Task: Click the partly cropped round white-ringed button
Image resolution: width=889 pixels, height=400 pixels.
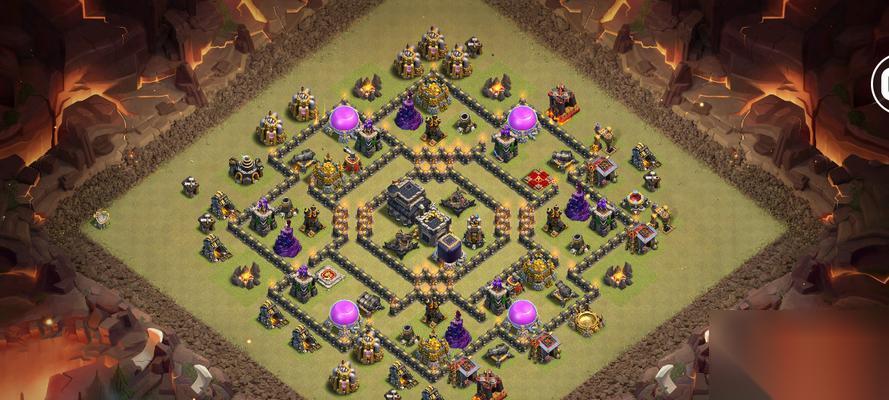Action: coord(882,82)
